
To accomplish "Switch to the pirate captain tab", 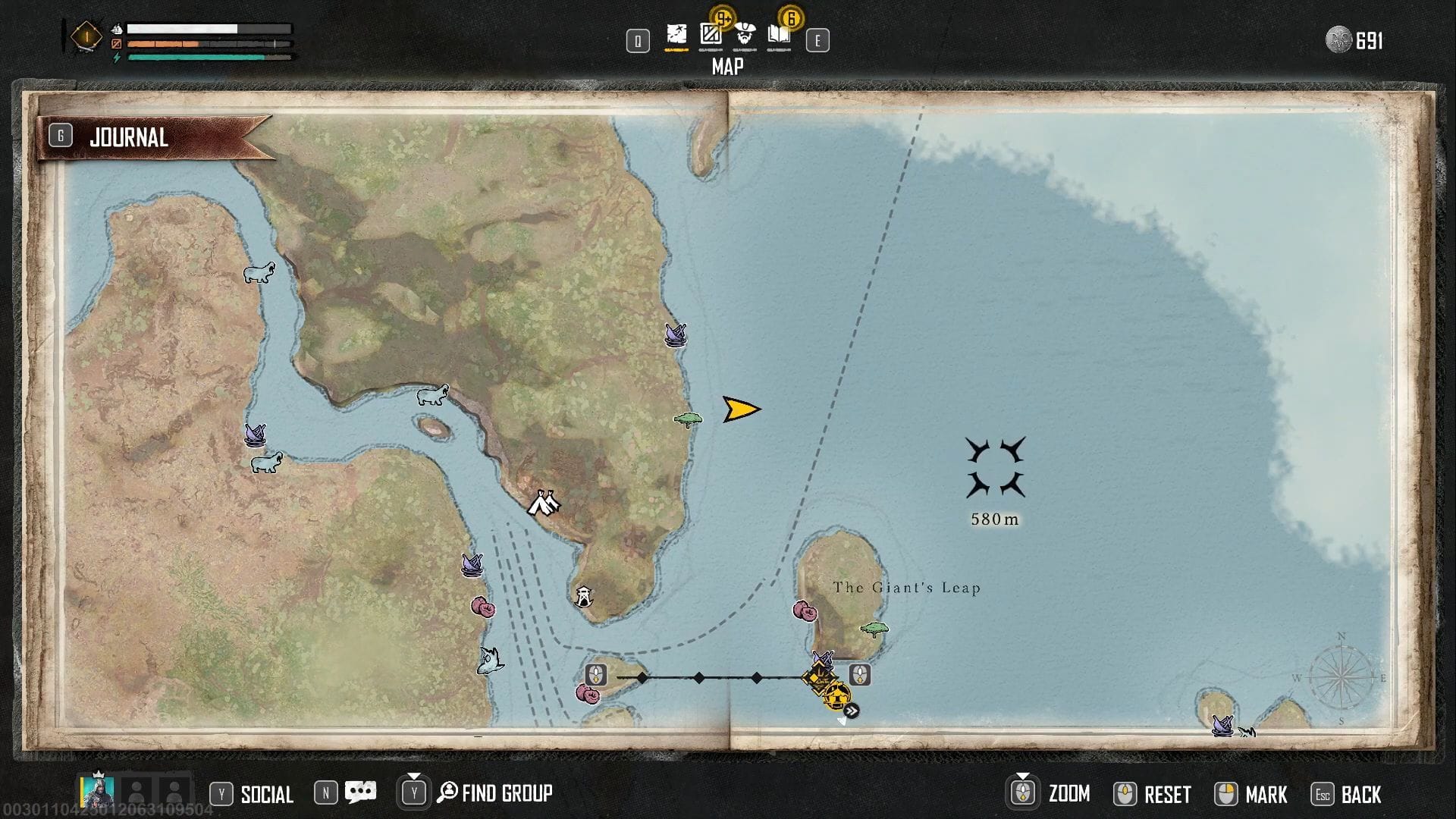I will coord(745,35).
